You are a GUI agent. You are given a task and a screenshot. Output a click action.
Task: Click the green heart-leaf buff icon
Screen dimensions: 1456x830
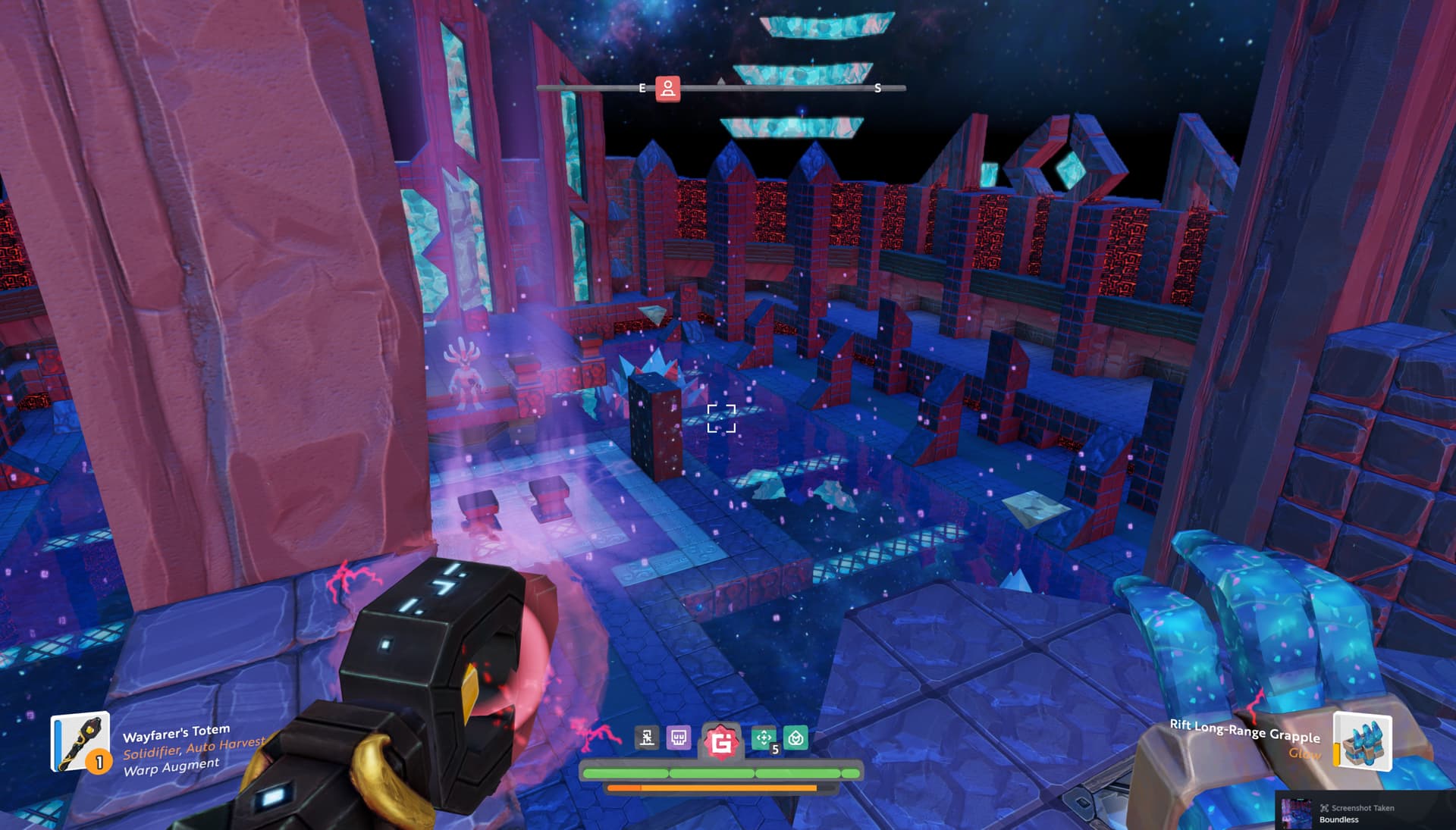tap(795, 738)
